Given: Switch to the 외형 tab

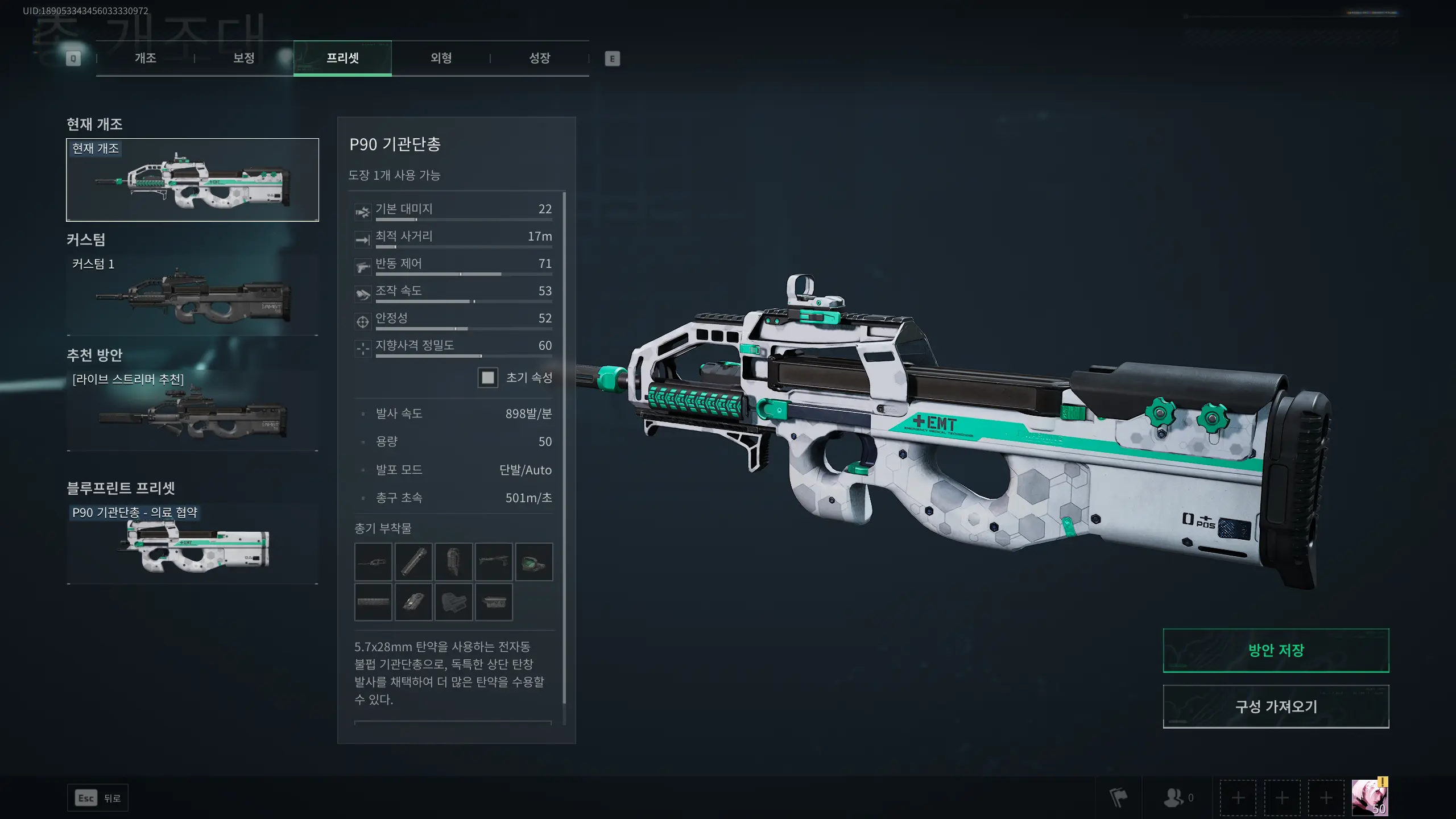Looking at the screenshot, I should (441, 57).
